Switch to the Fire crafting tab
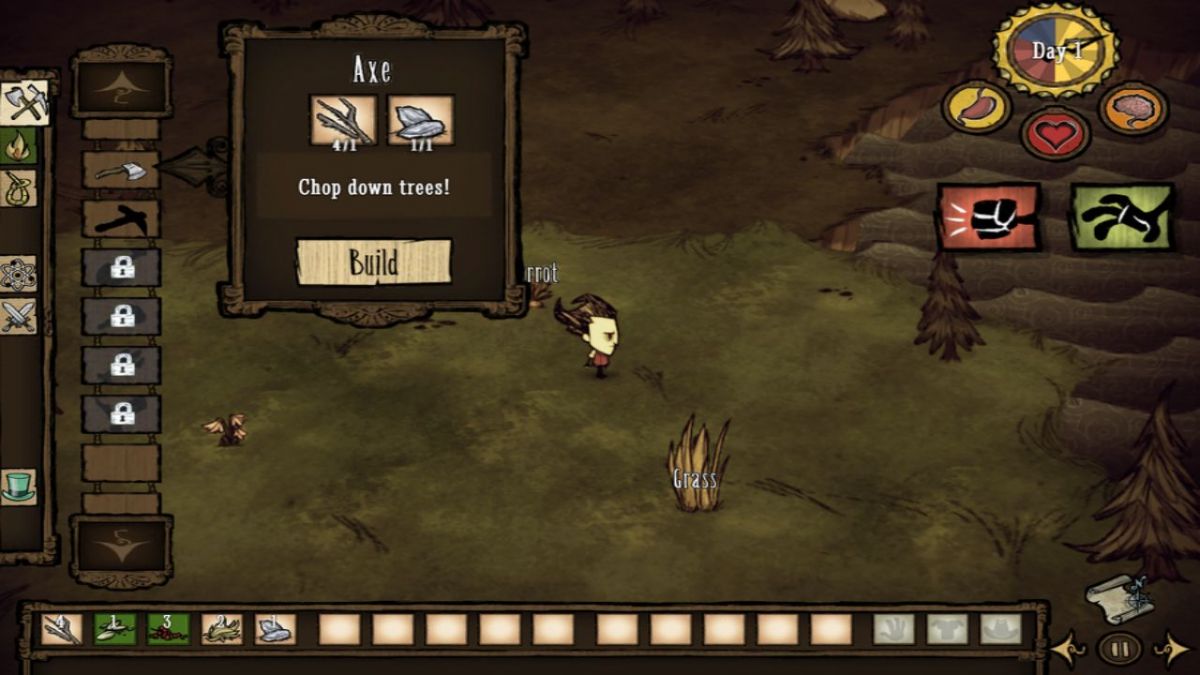The width and height of the screenshot is (1200, 675). tap(19, 146)
